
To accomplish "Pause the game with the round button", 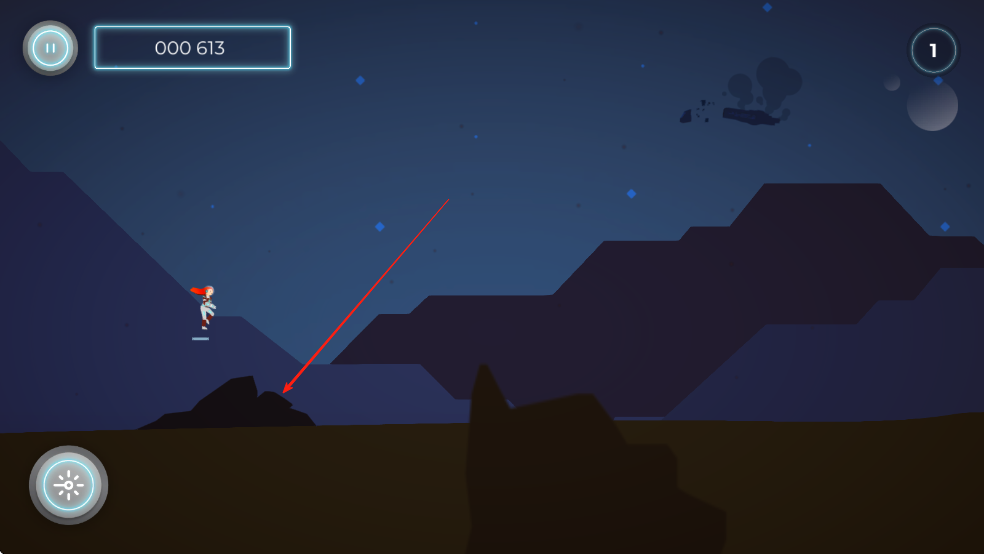I will (x=50, y=48).
